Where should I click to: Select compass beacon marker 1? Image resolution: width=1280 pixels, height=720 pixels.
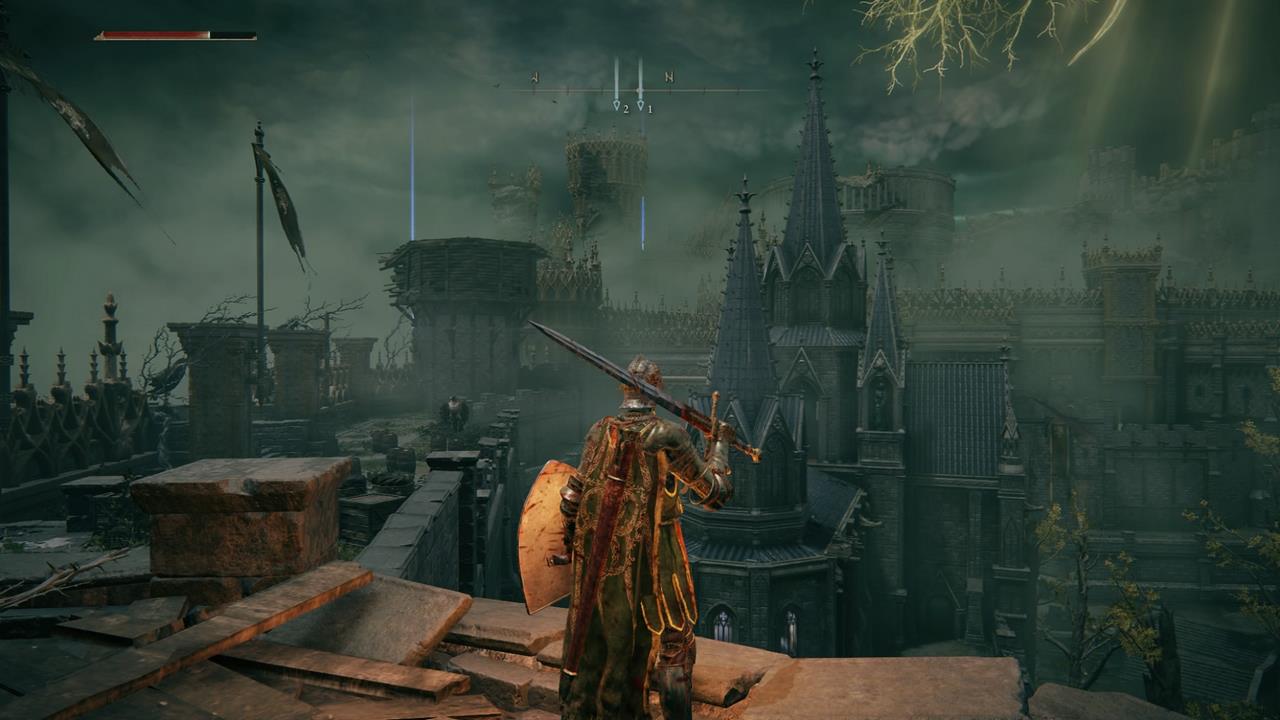pyautogui.click(x=641, y=103)
